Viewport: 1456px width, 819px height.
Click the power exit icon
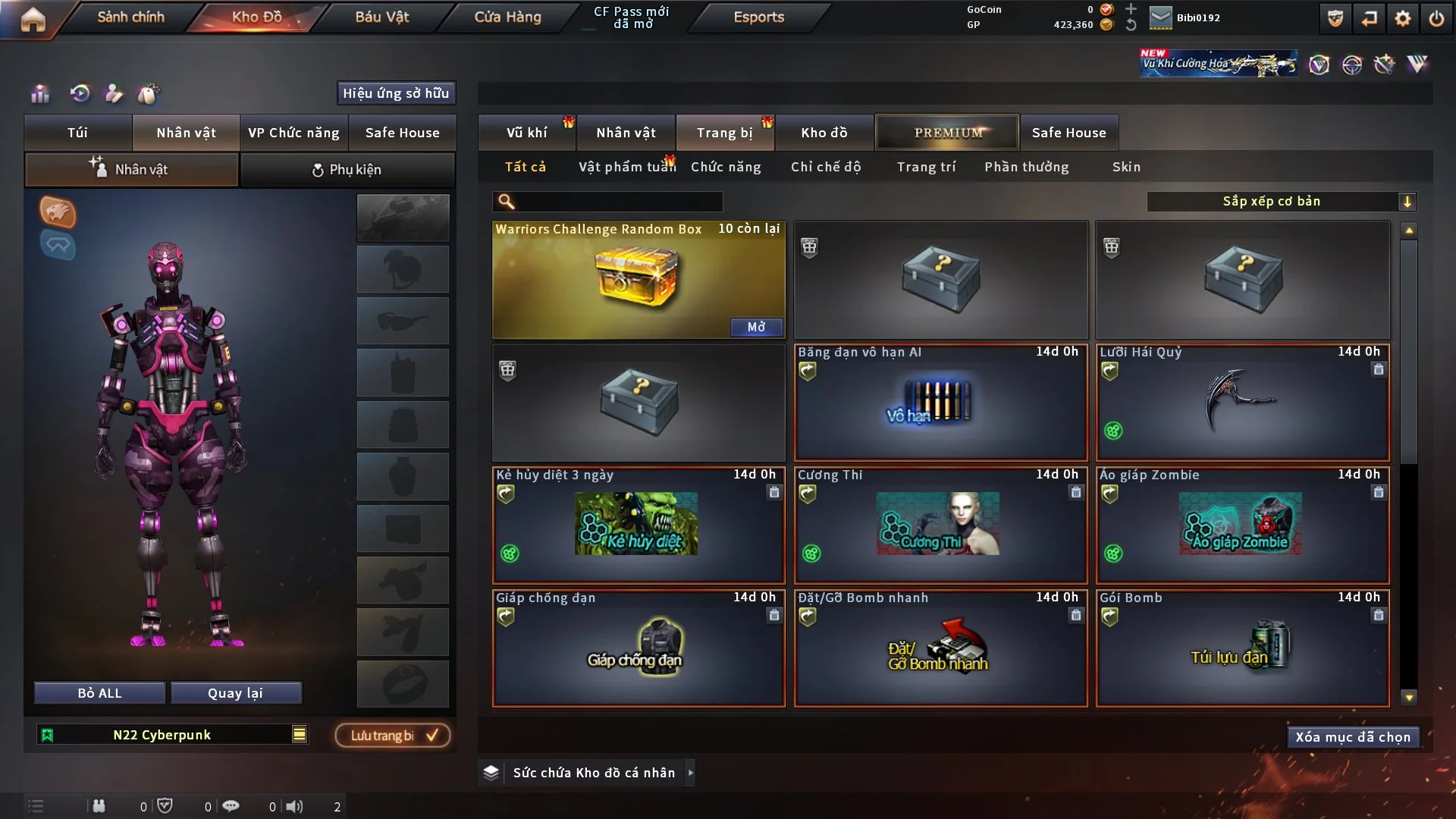[1436, 18]
